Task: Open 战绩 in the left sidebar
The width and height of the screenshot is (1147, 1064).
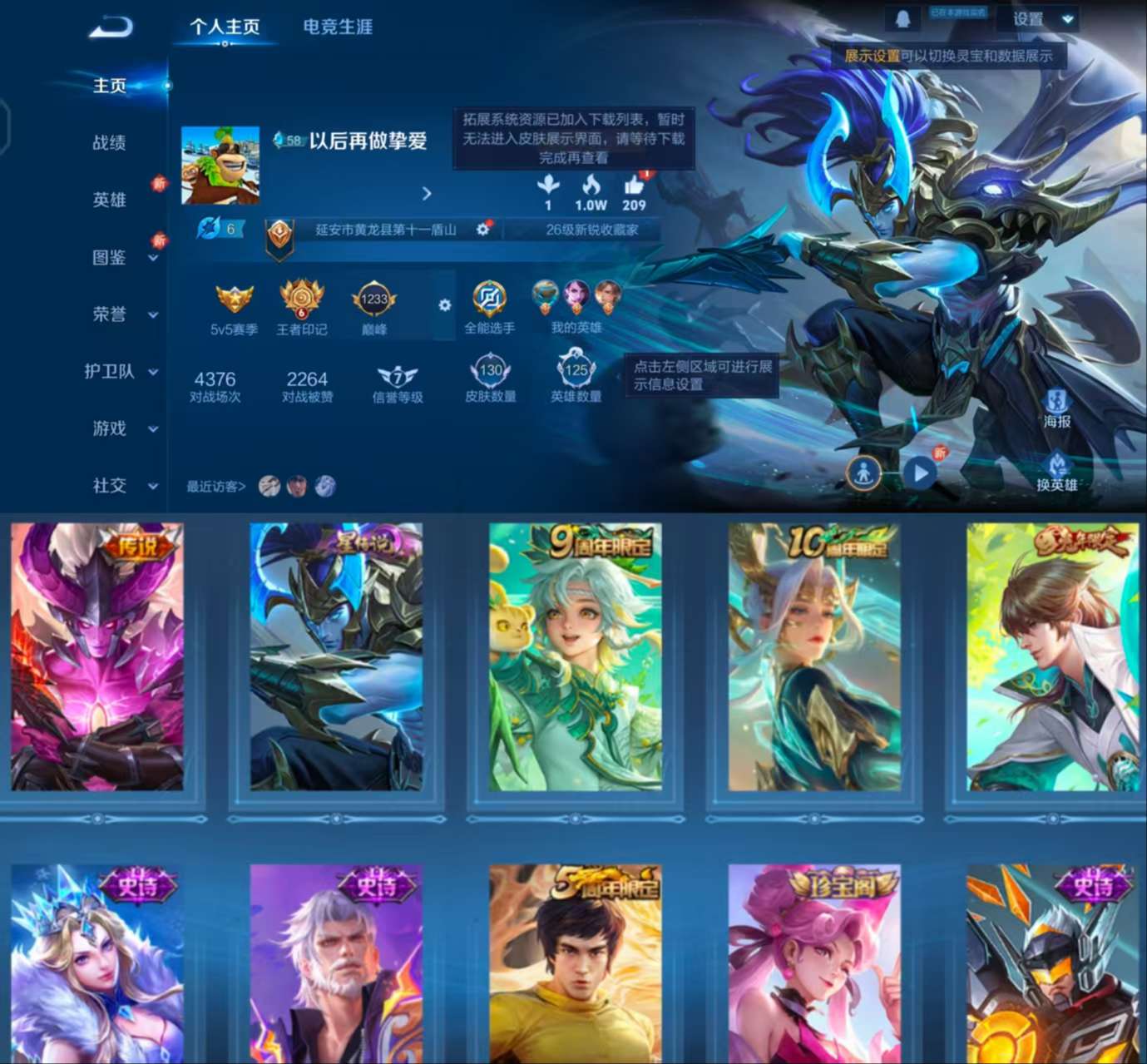Action: [108, 143]
